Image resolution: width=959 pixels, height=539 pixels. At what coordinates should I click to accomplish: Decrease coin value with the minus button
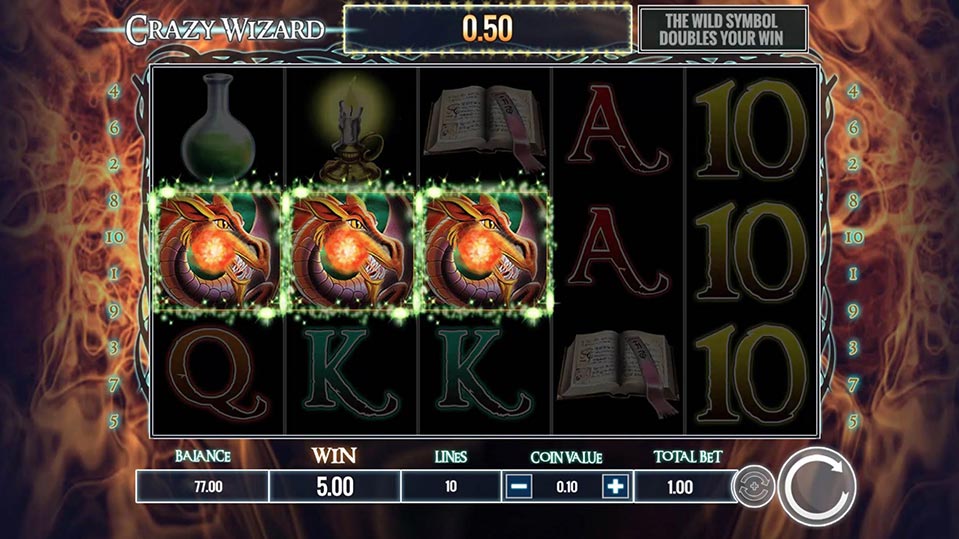[518, 487]
